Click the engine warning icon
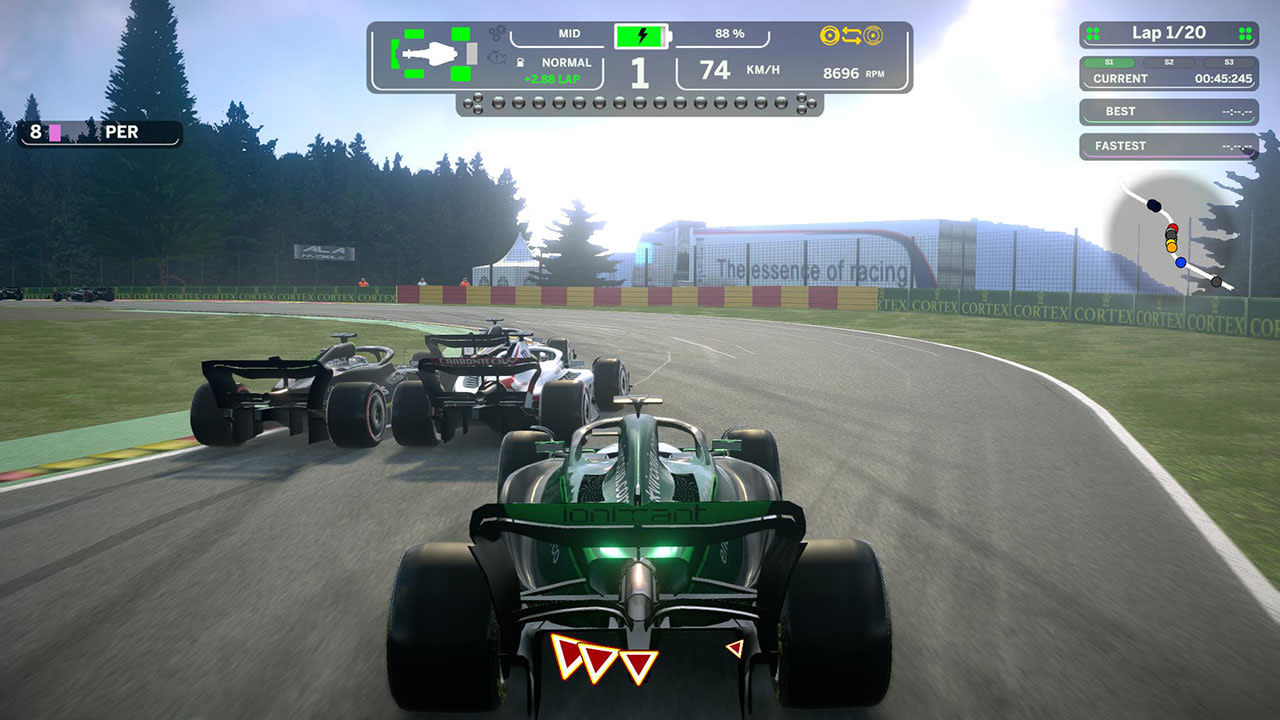 tap(497, 57)
